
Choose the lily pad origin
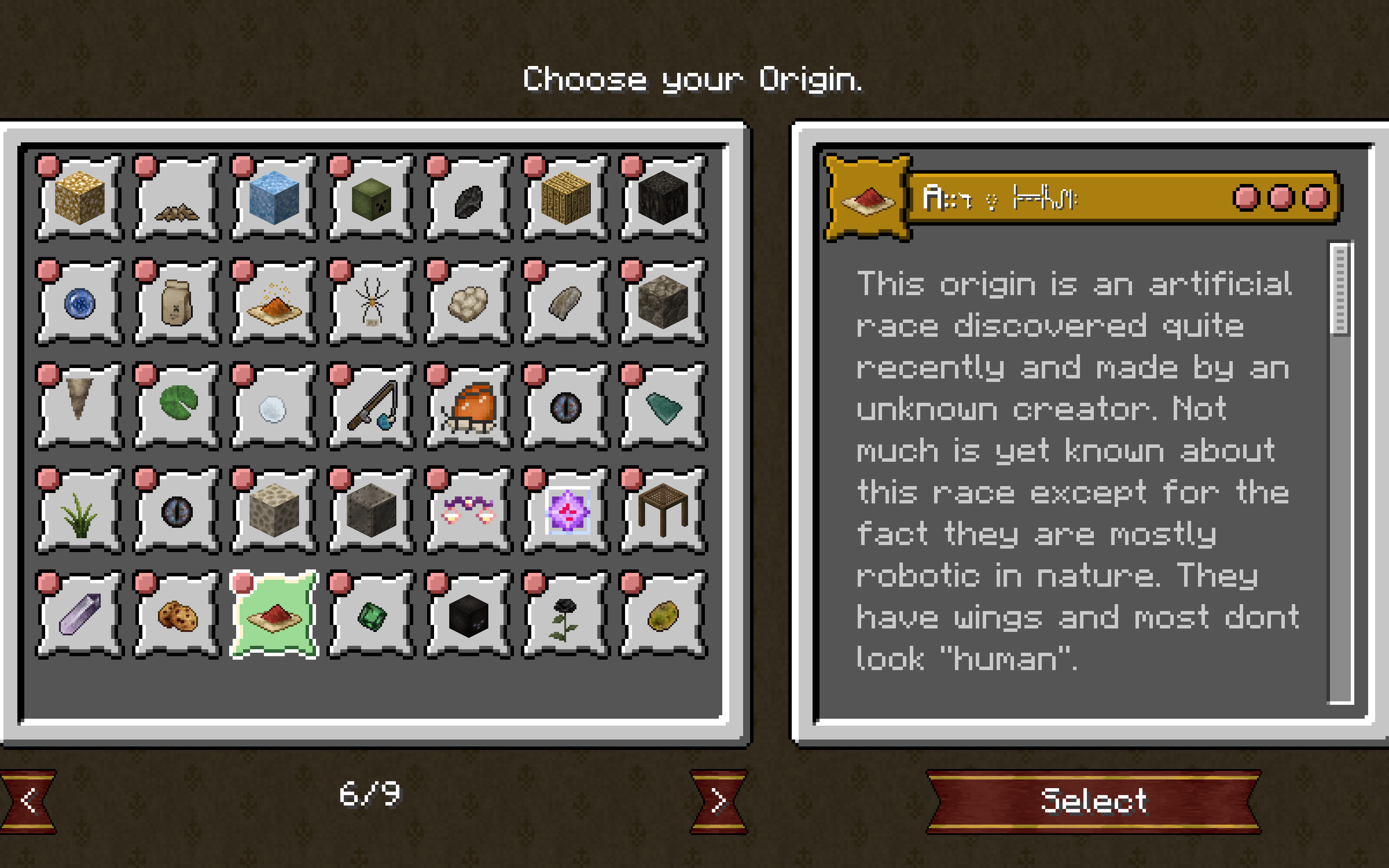tap(177, 405)
